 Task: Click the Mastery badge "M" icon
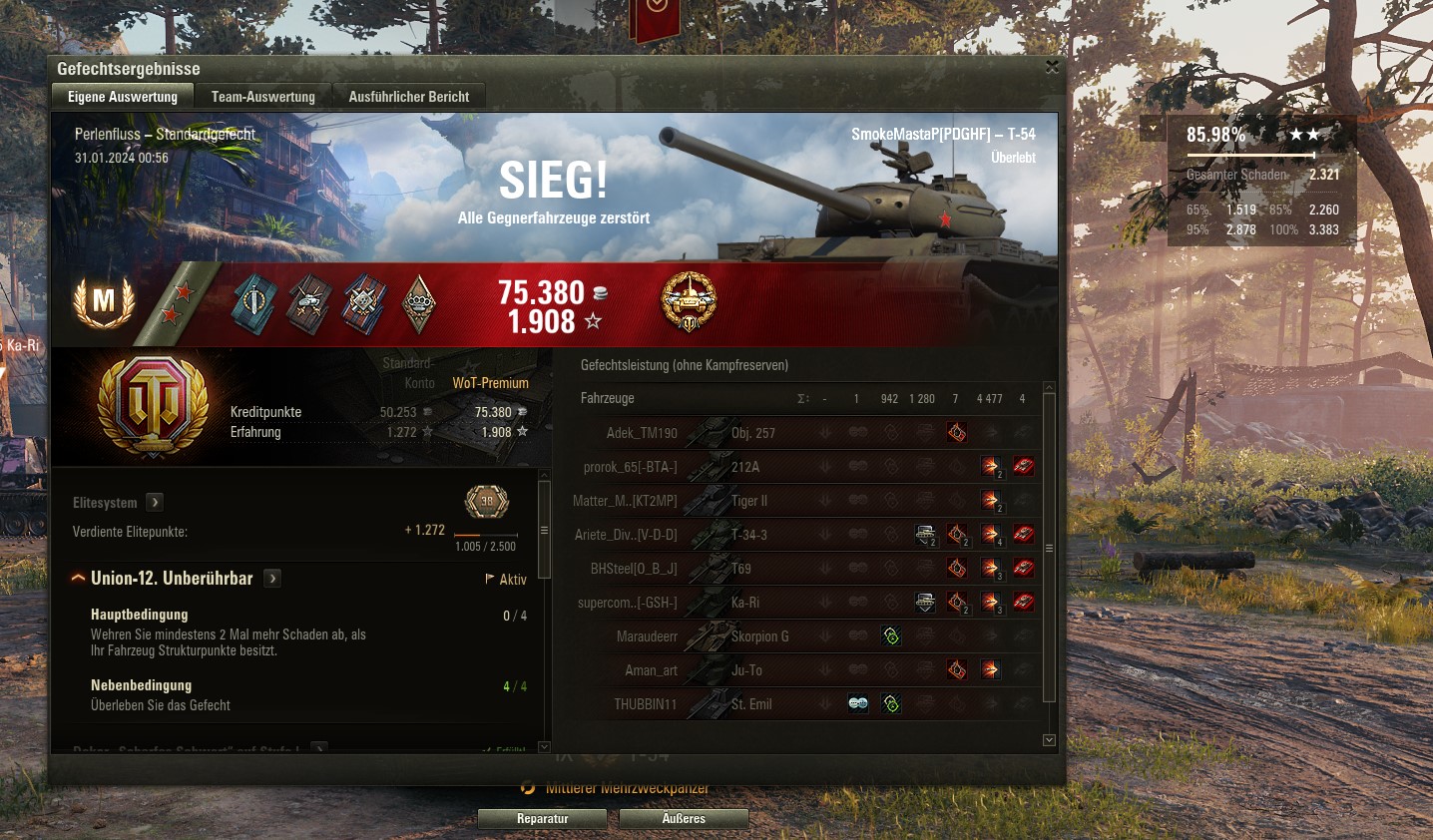click(x=104, y=303)
